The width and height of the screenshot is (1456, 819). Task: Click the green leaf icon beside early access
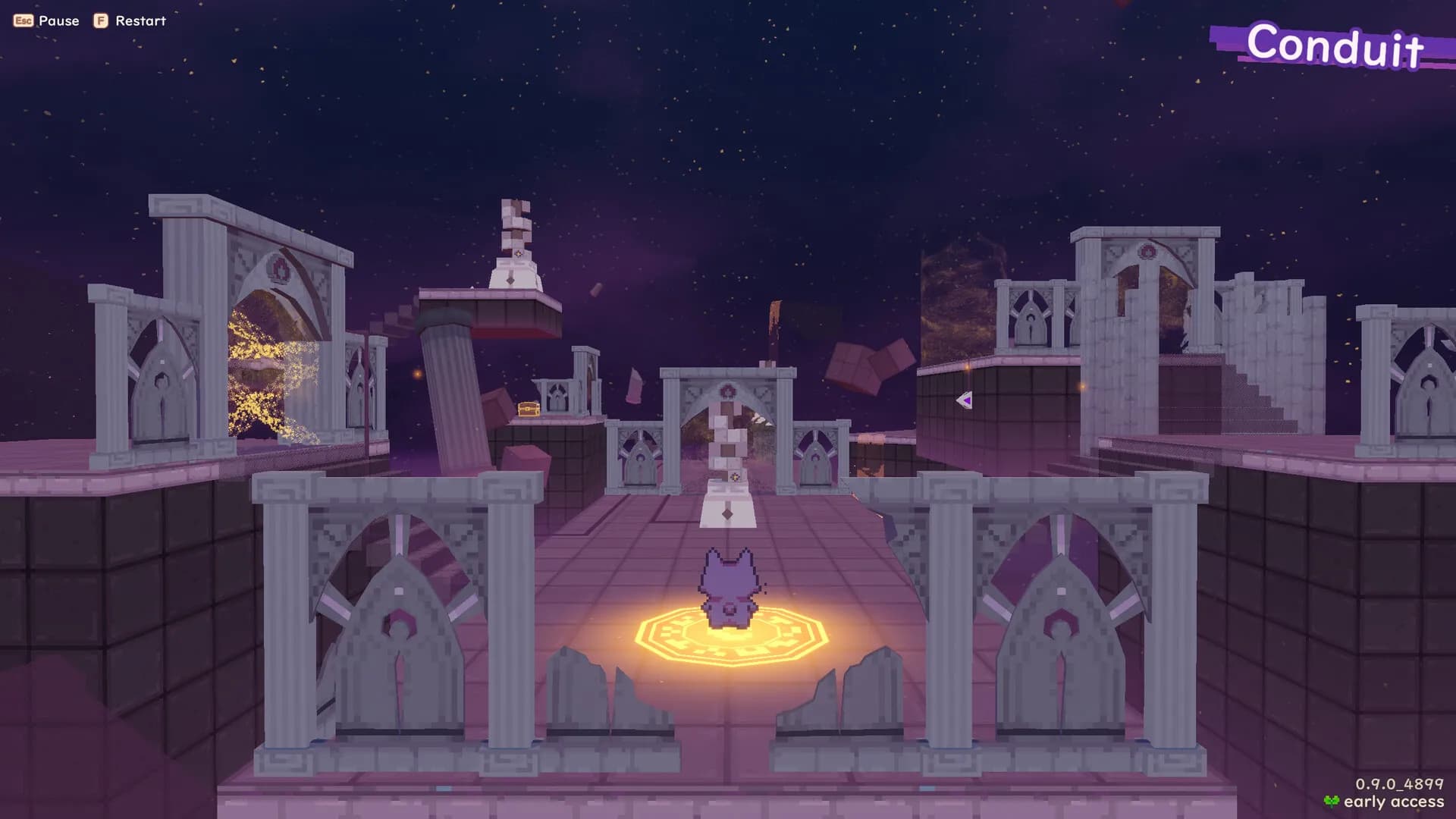coord(1332,800)
